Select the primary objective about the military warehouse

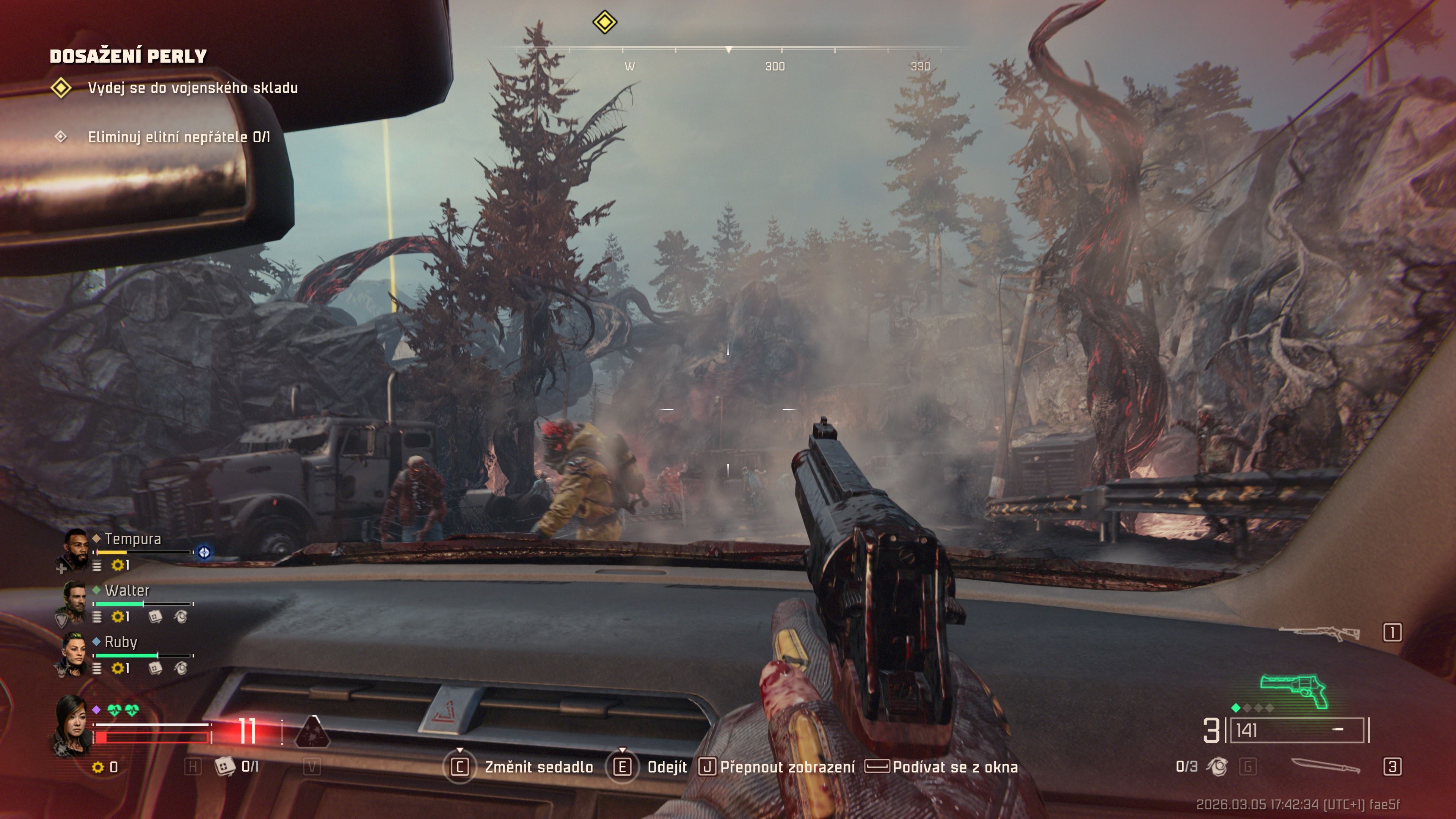tap(192, 88)
